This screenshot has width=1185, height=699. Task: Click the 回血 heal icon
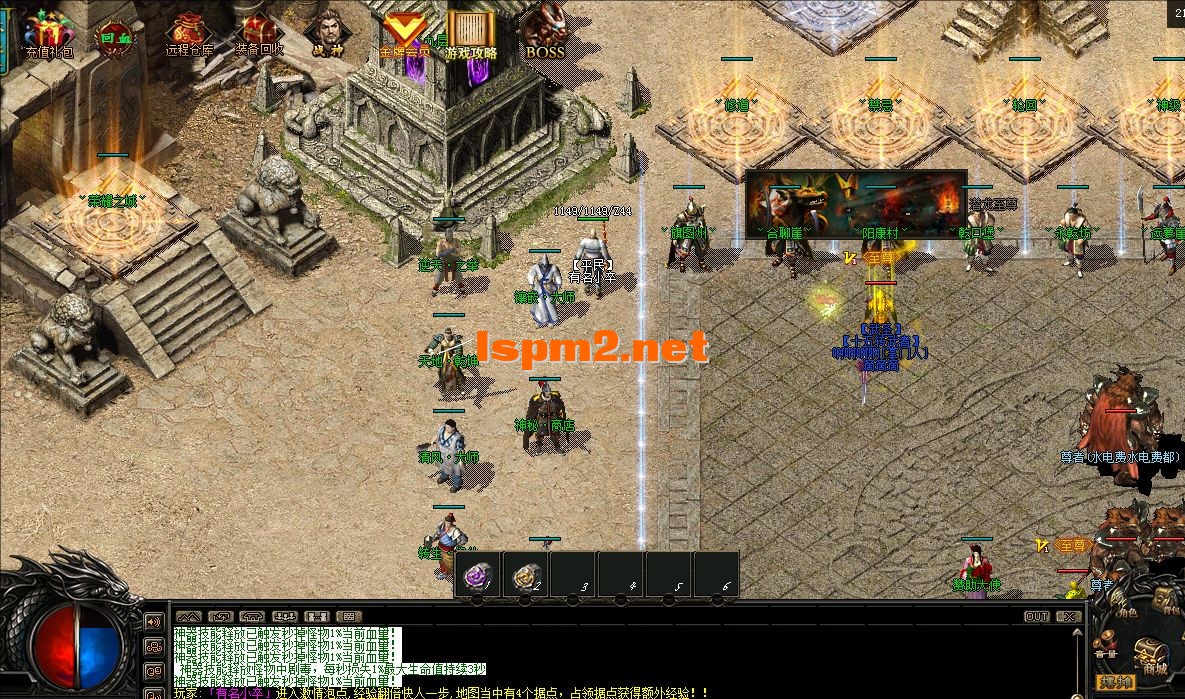point(113,38)
